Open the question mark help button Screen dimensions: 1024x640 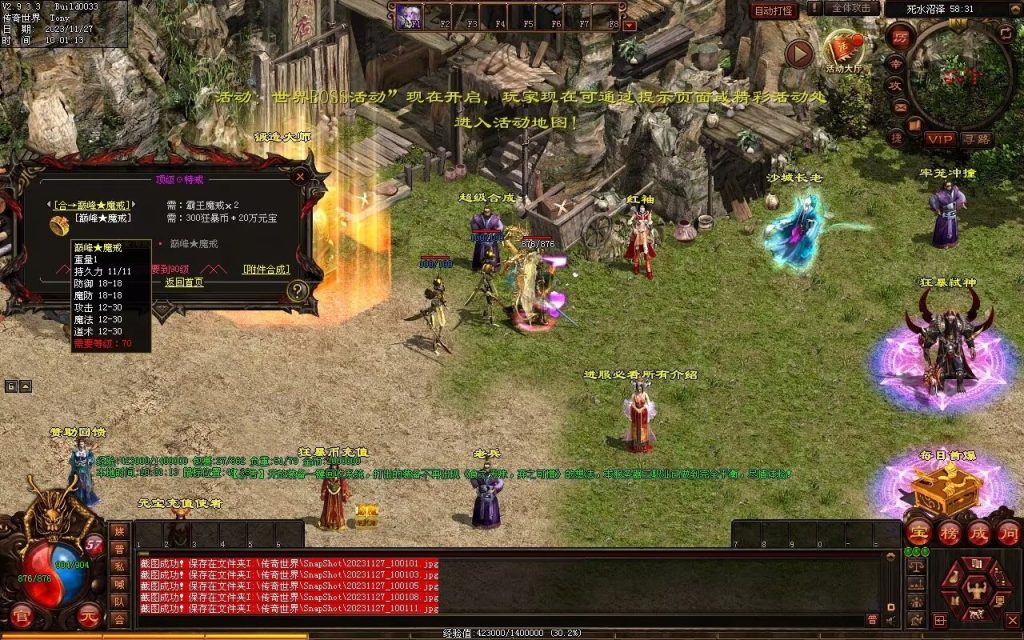coord(297,291)
